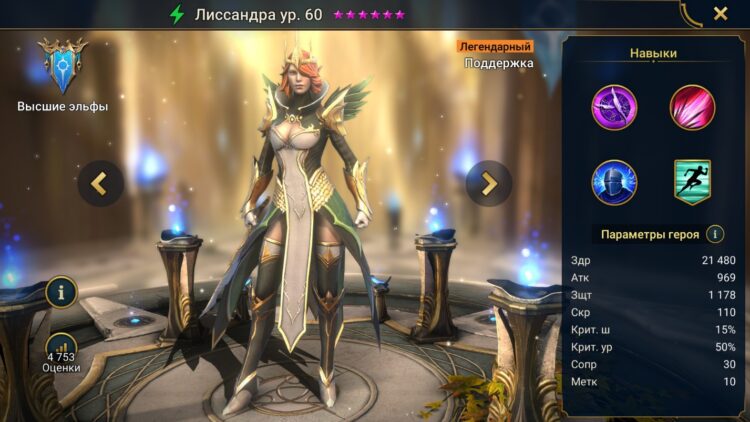Show the previous hero with left arrow

click(x=101, y=183)
